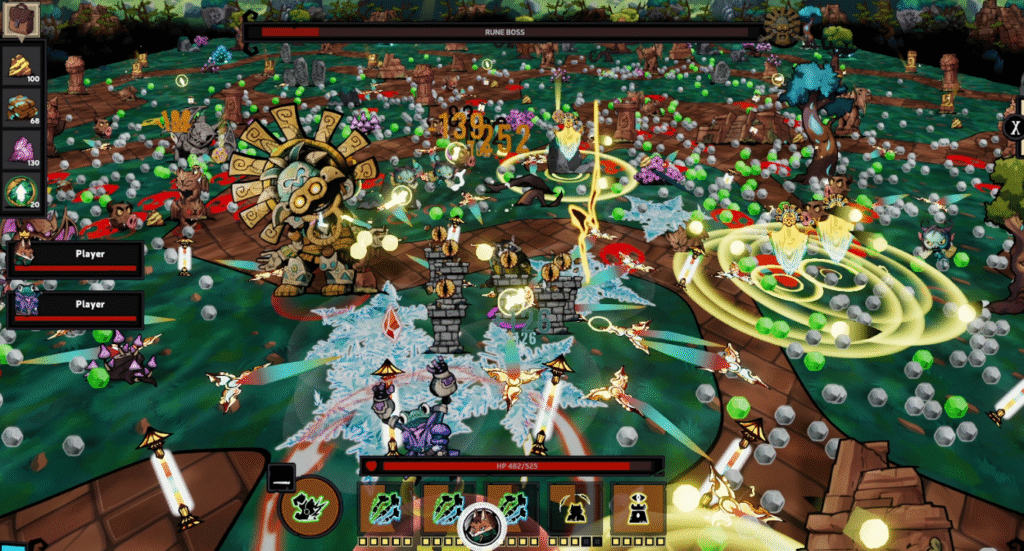The width and height of the screenshot is (1024, 551).
Task: Select the purple creature's Player panel
Action: click(x=75, y=308)
